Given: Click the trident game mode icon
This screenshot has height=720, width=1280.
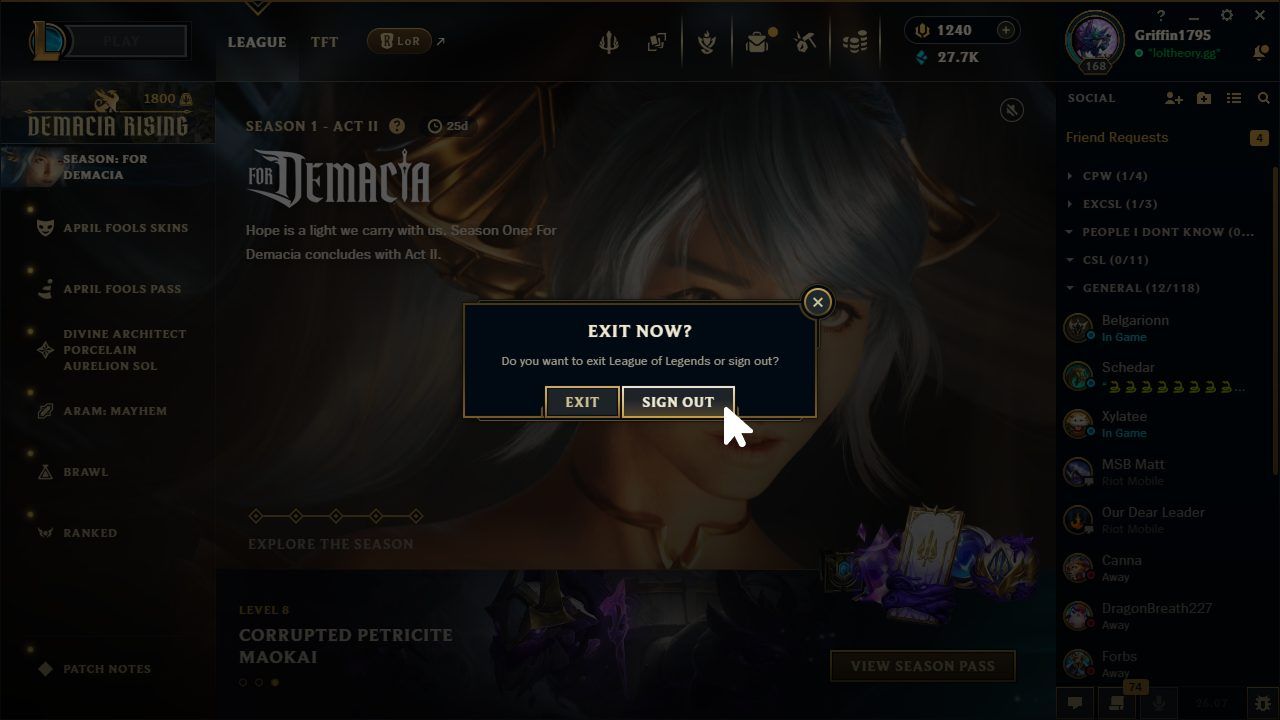Looking at the screenshot, I should point(610,42).
